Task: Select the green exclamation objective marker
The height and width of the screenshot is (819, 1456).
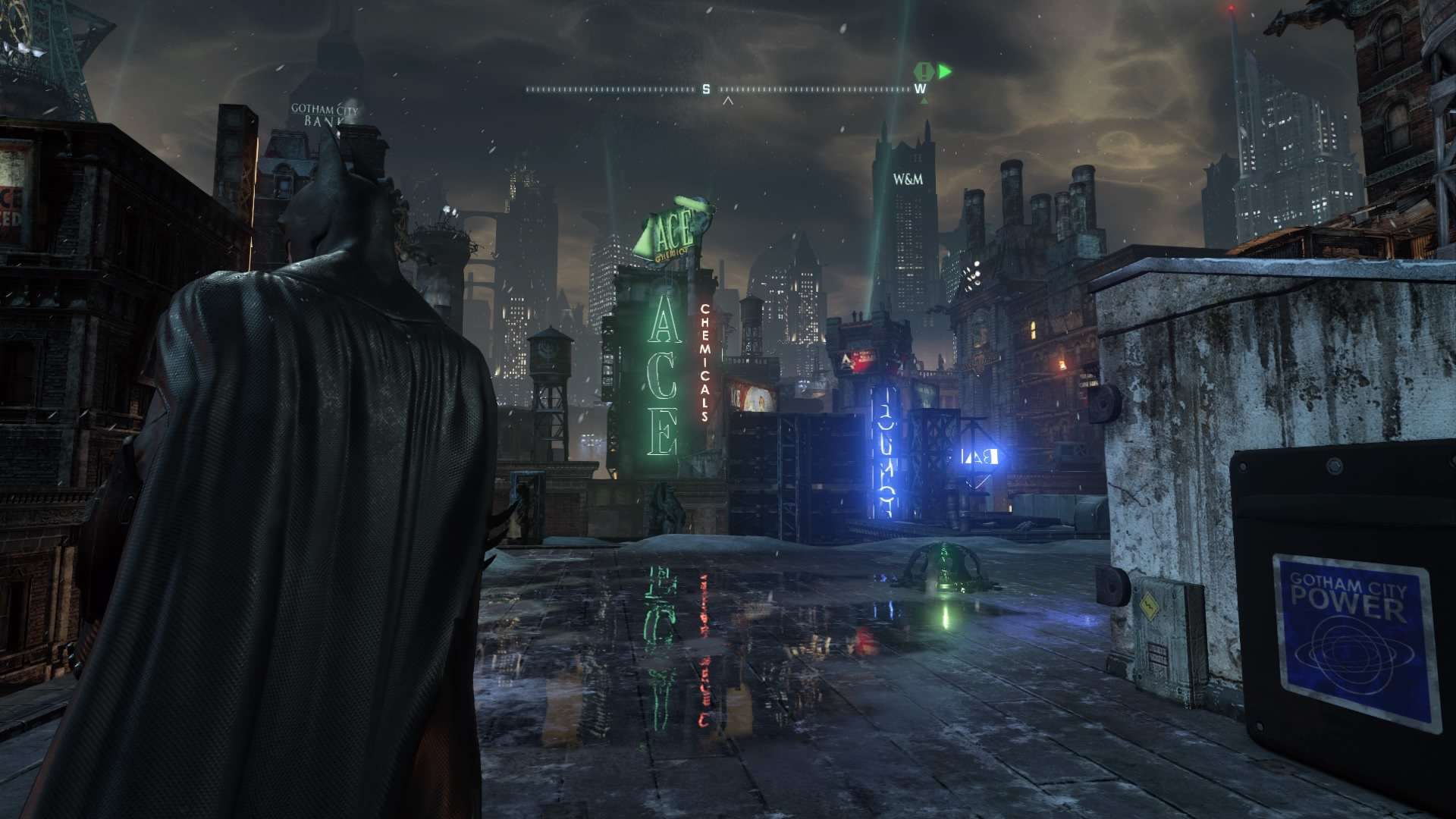Action: [924, 71]
